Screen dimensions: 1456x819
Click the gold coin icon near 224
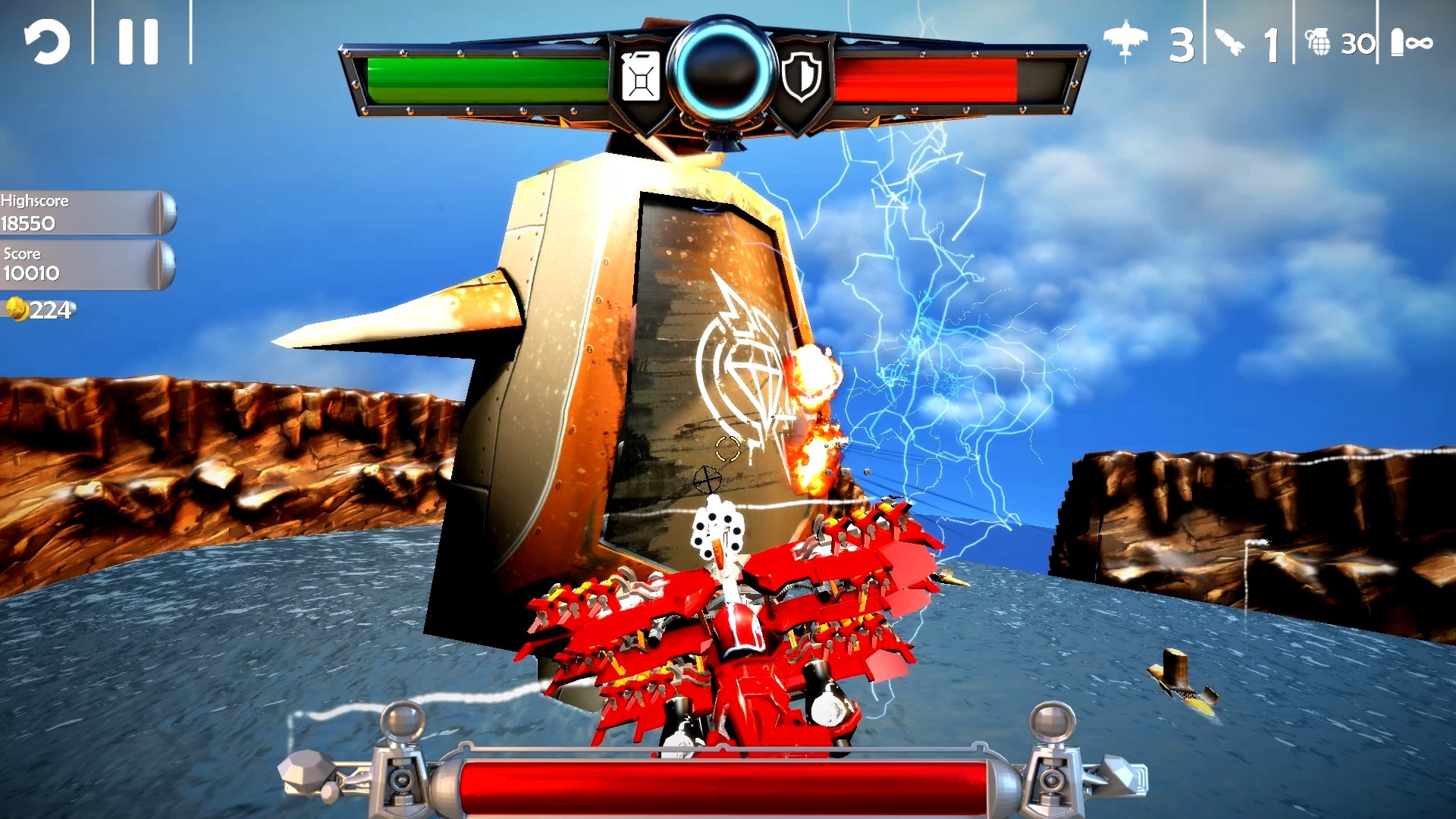(16, 308)
